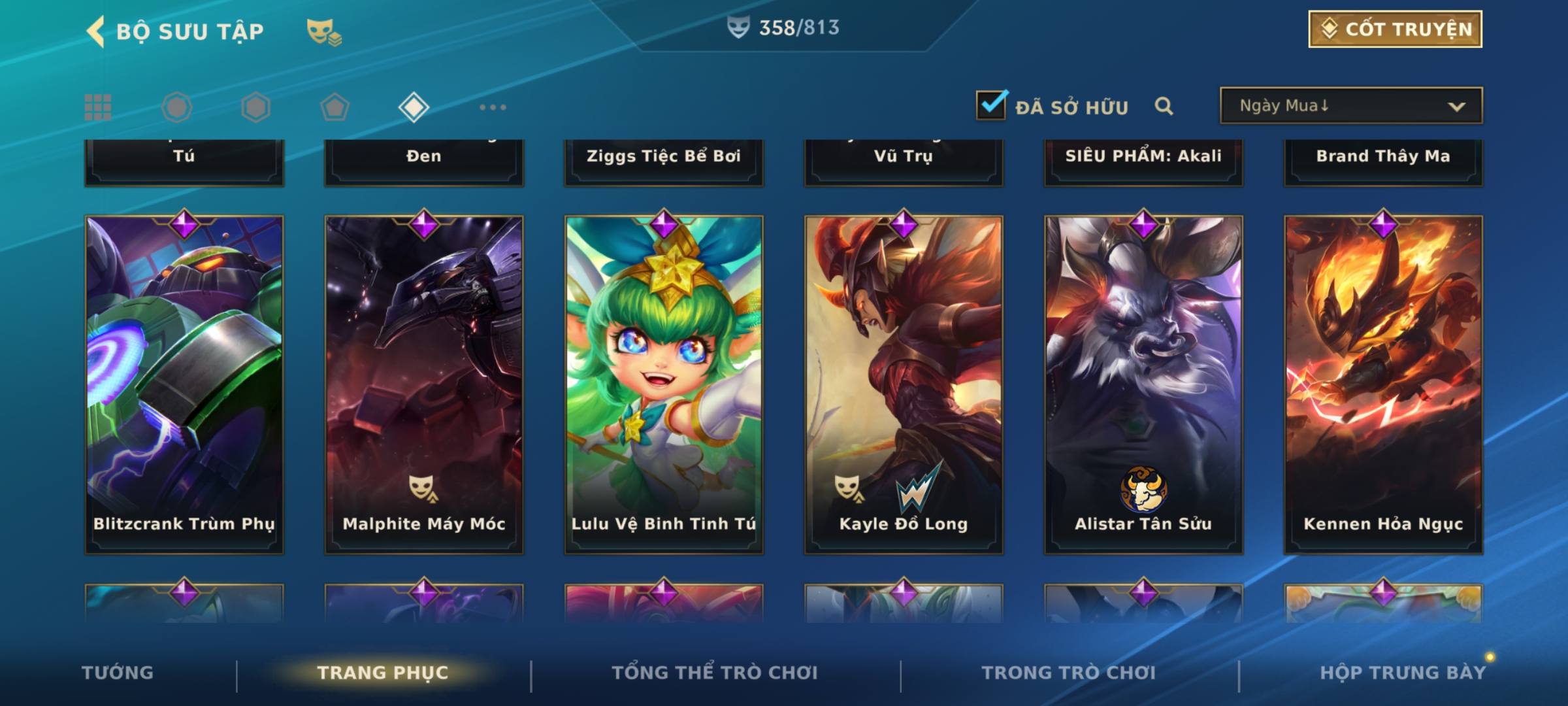This screenshot has height=706, width=1568.
Task: View the Lulu Vệ Binh Tinh Tú skin
Action: coord(664,384)
